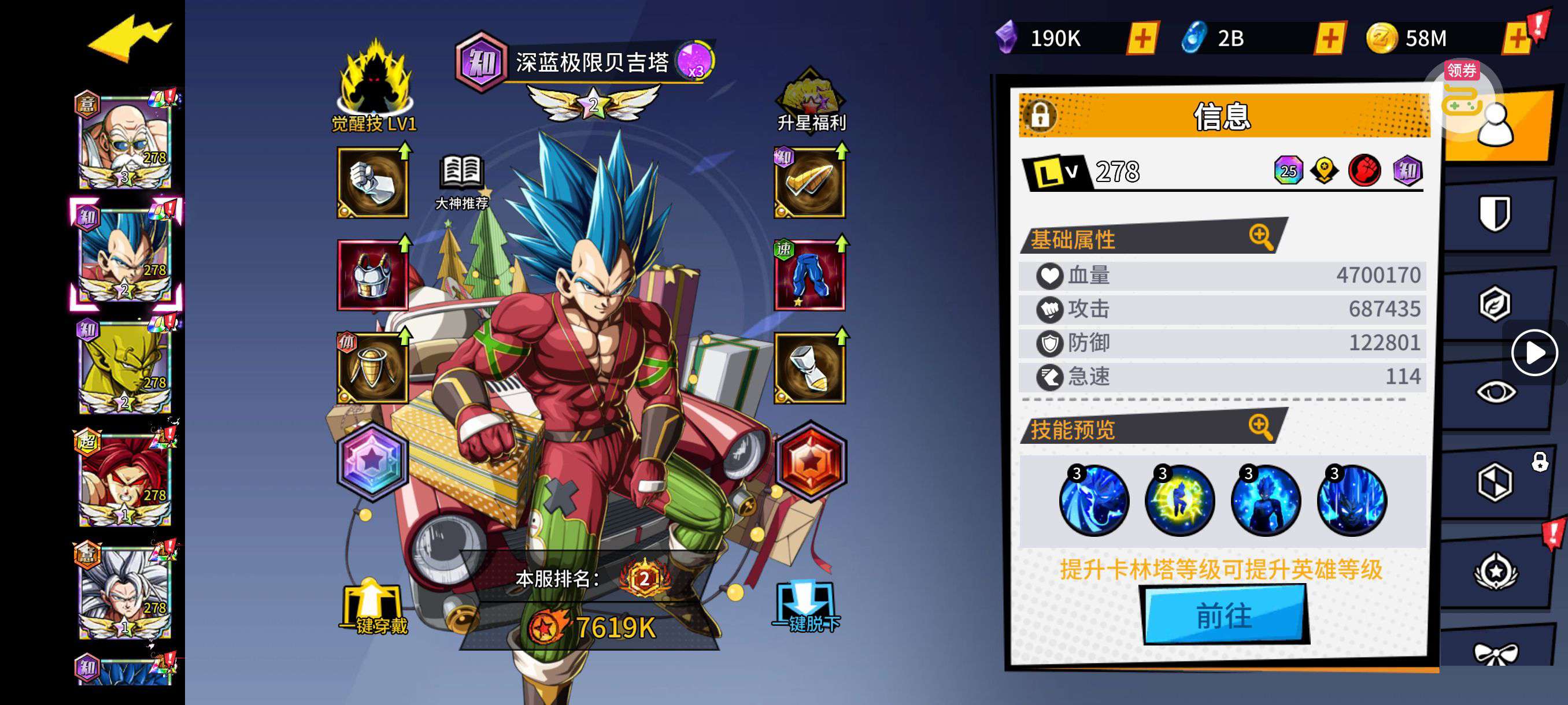Tap 一键穿戴 to equip all gear
The width and height of the screenshot is (1568, 705).
pos(372,608)
